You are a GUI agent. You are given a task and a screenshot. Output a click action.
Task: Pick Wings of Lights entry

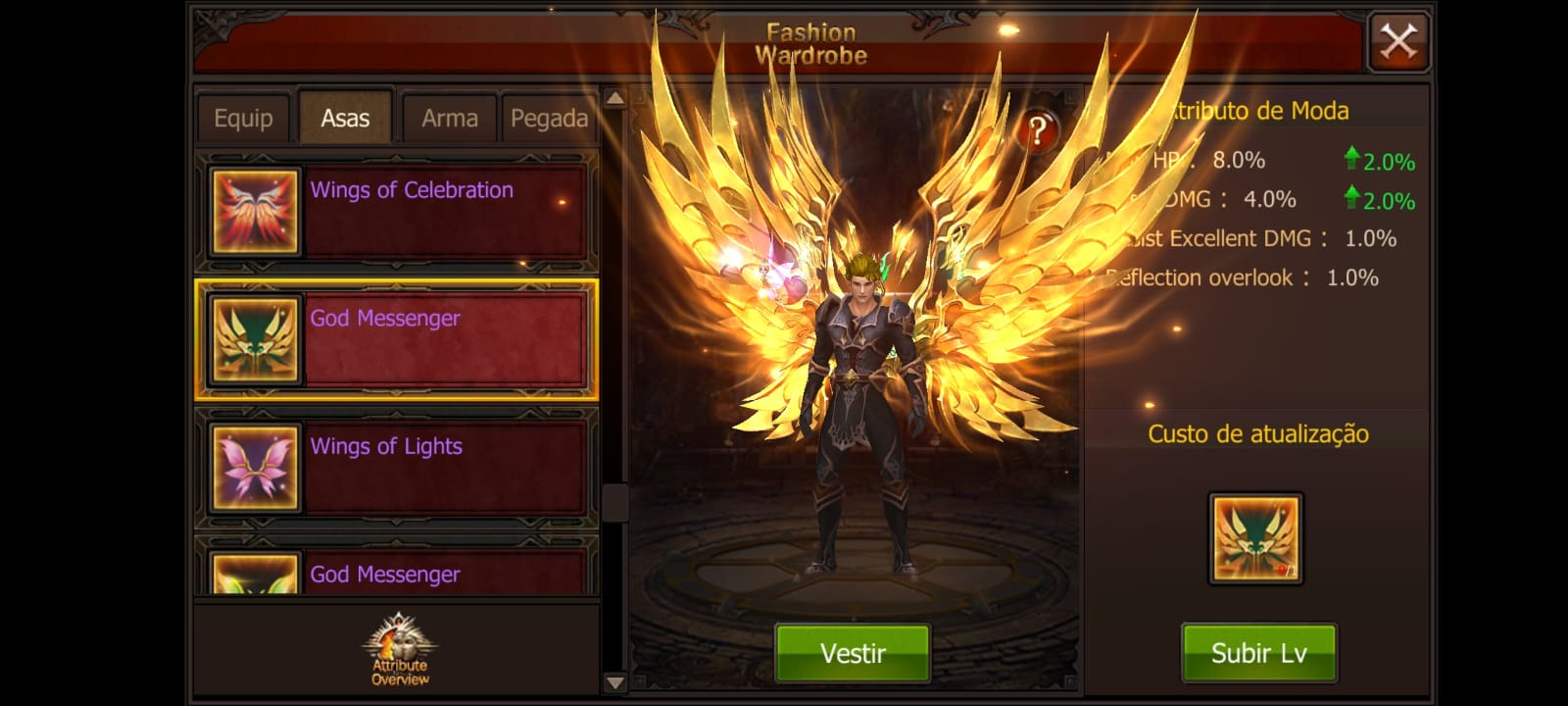397,468
